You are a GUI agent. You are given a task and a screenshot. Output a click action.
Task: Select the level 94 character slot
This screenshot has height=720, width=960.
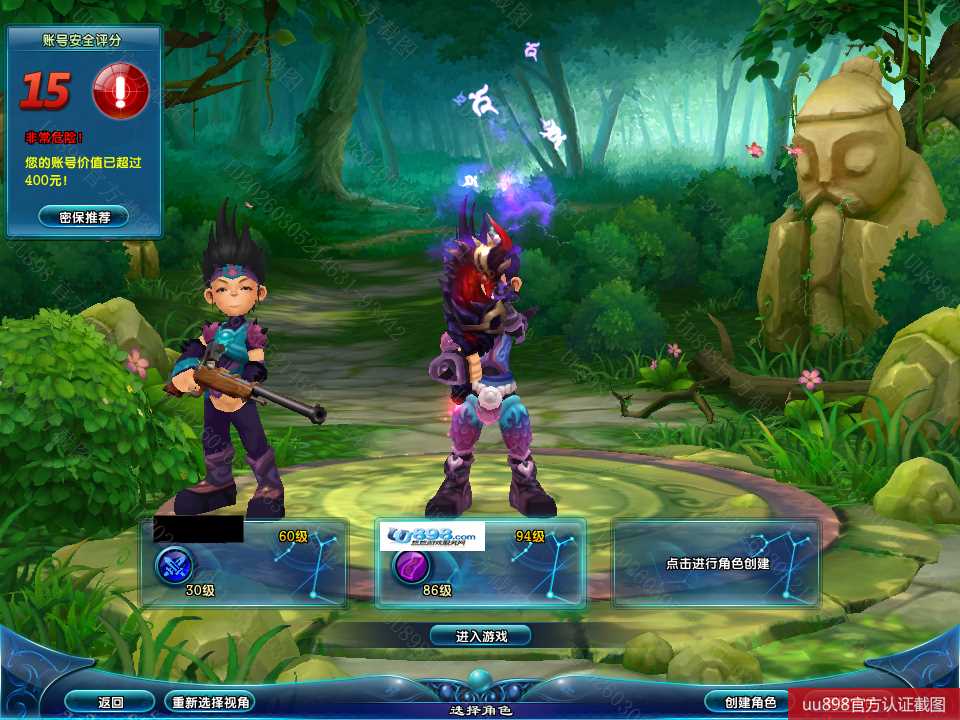[x=480, y=563]
